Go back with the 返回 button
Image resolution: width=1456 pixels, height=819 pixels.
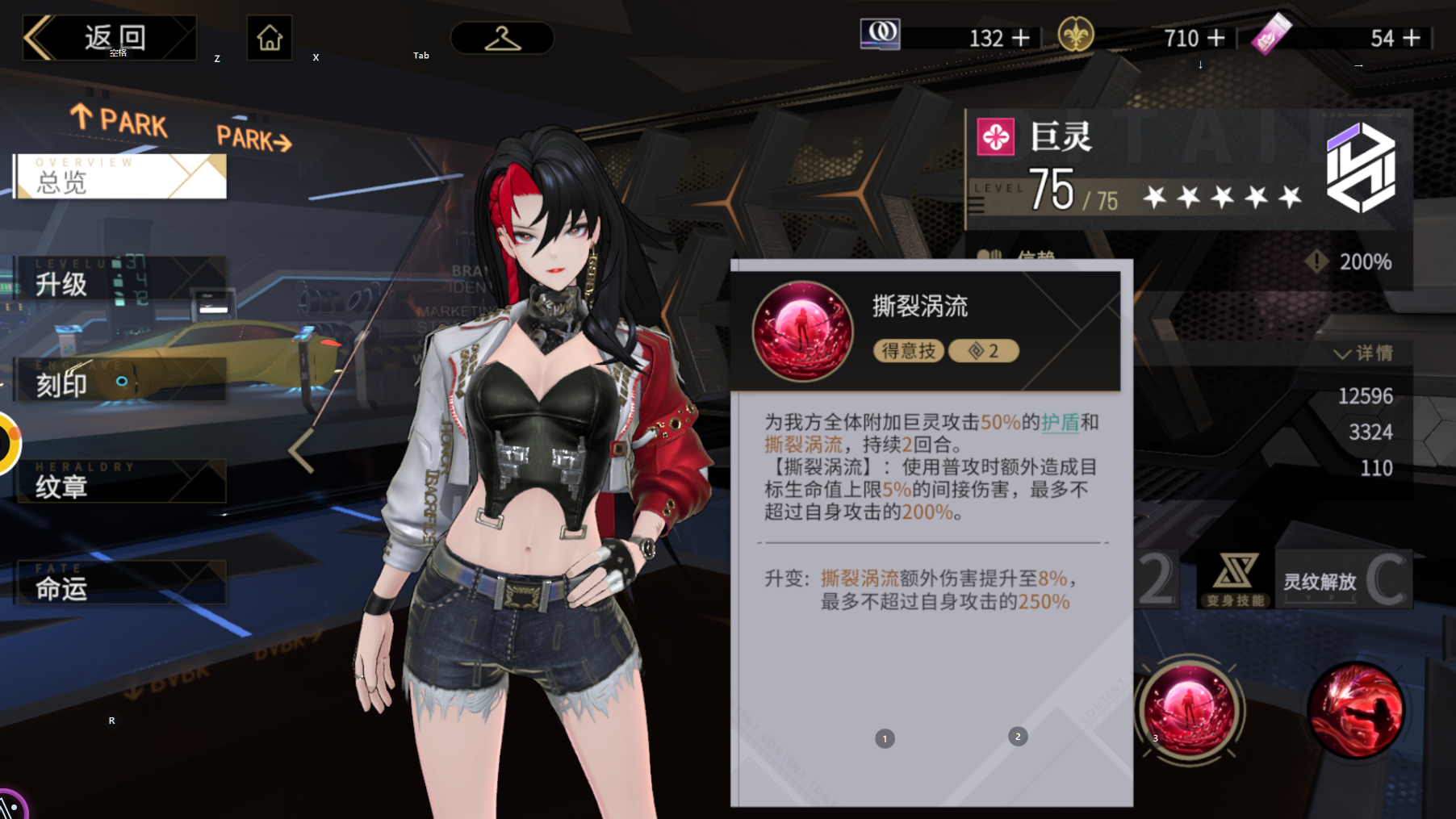tap(109, 37)
